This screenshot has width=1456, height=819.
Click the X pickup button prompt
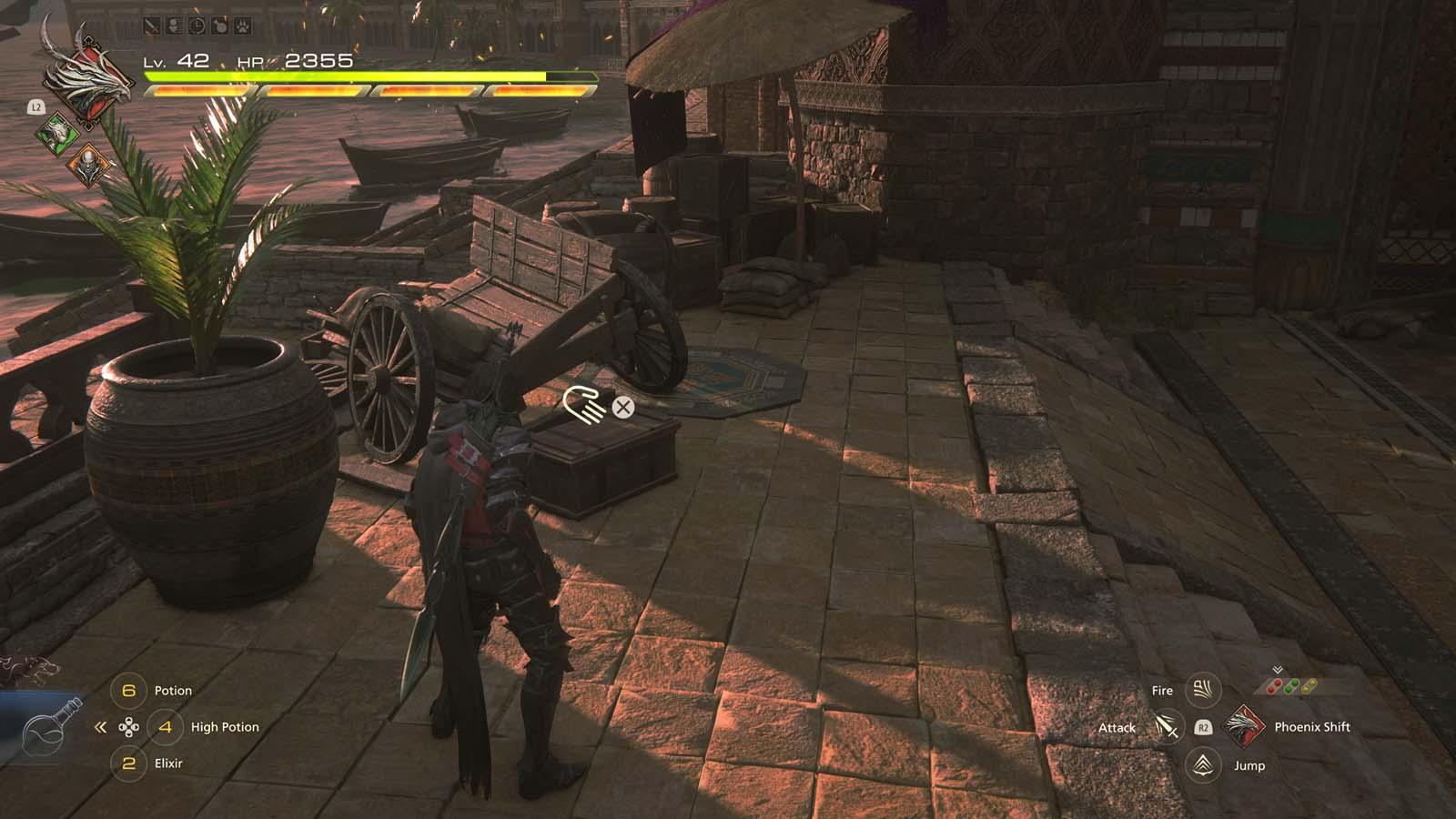622,409
